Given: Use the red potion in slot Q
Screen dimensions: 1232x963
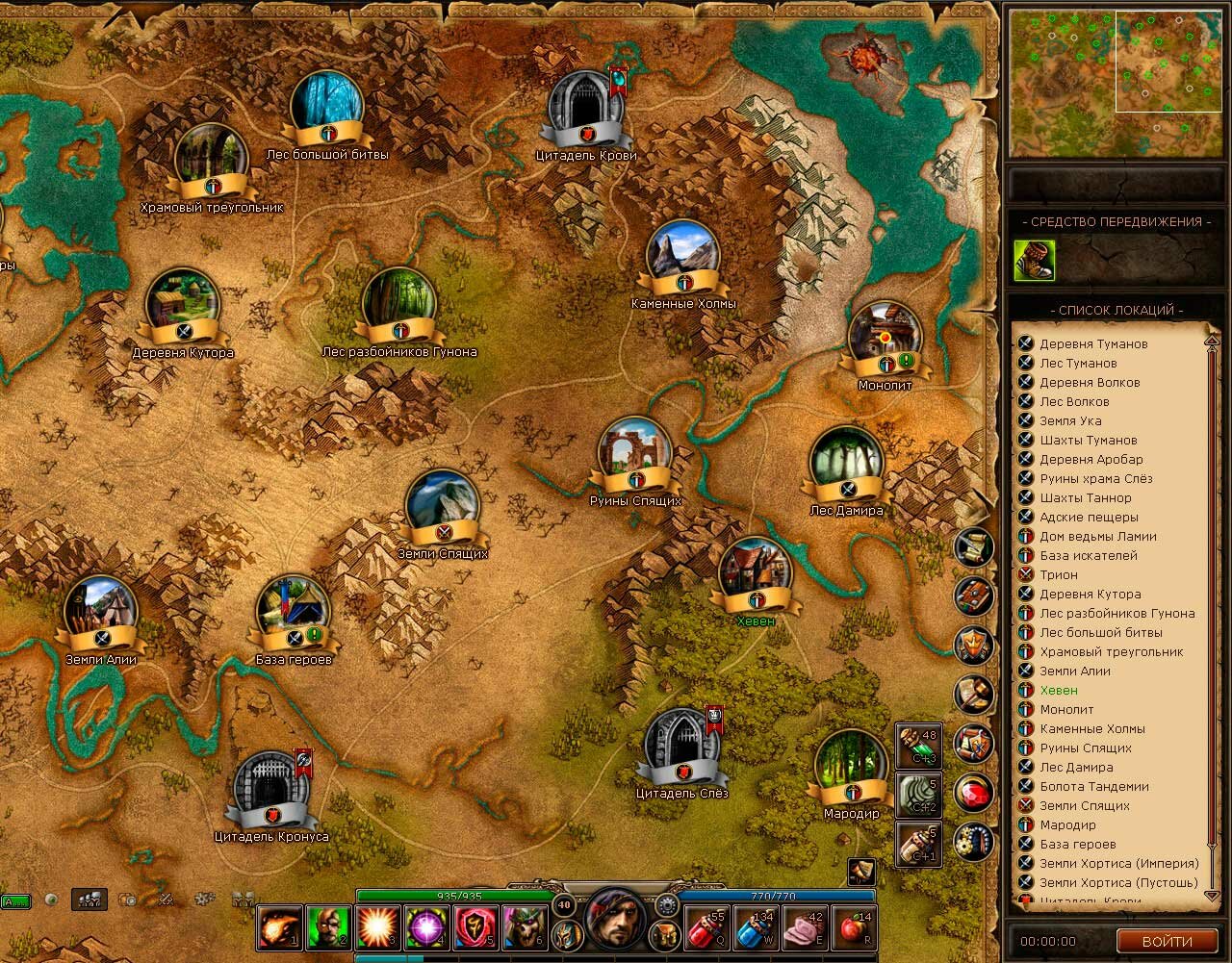Looking at the screenshot, I should pyautogui.click(x=707, y=928).
